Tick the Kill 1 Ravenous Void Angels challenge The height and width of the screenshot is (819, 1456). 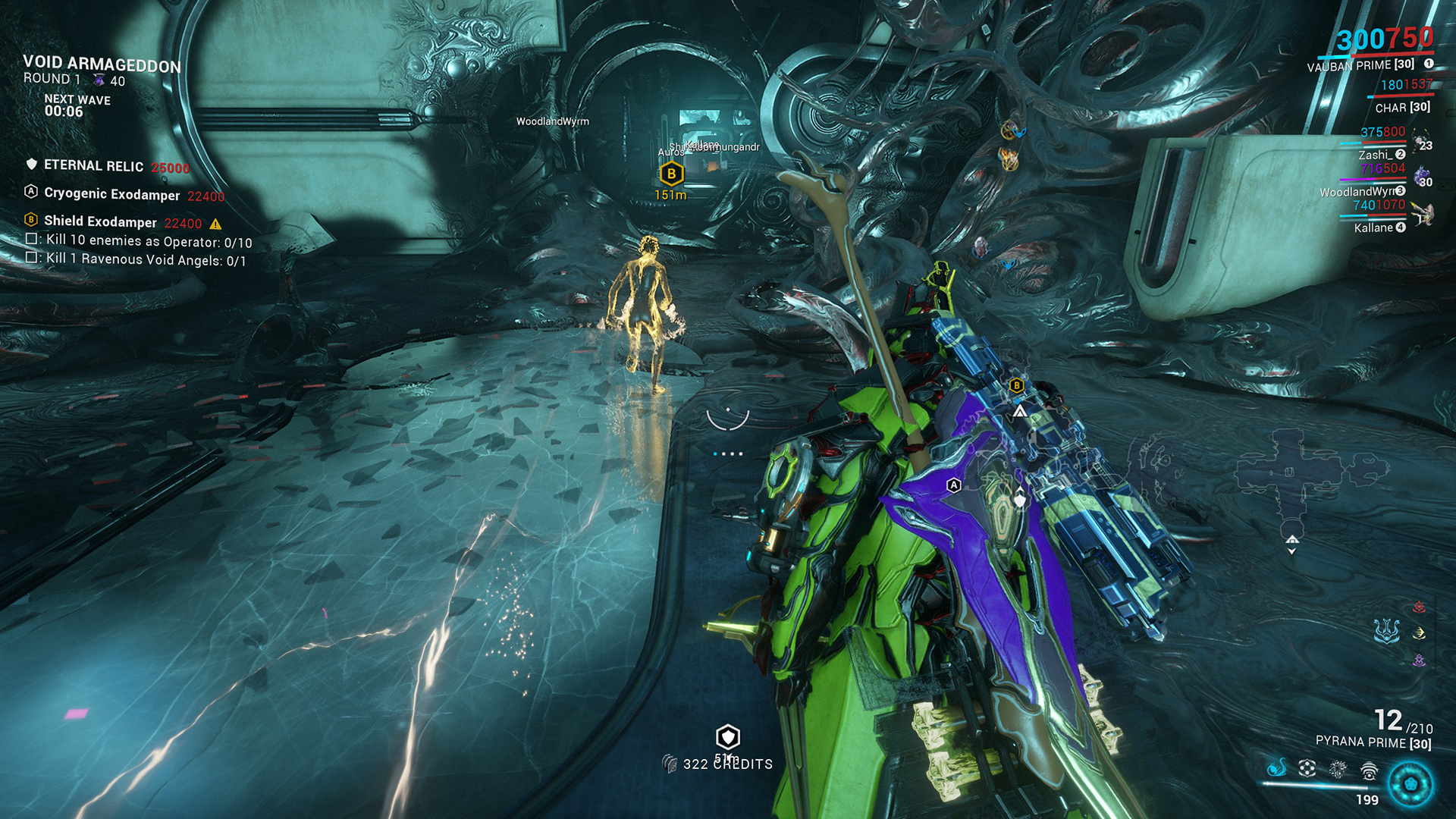32,258
